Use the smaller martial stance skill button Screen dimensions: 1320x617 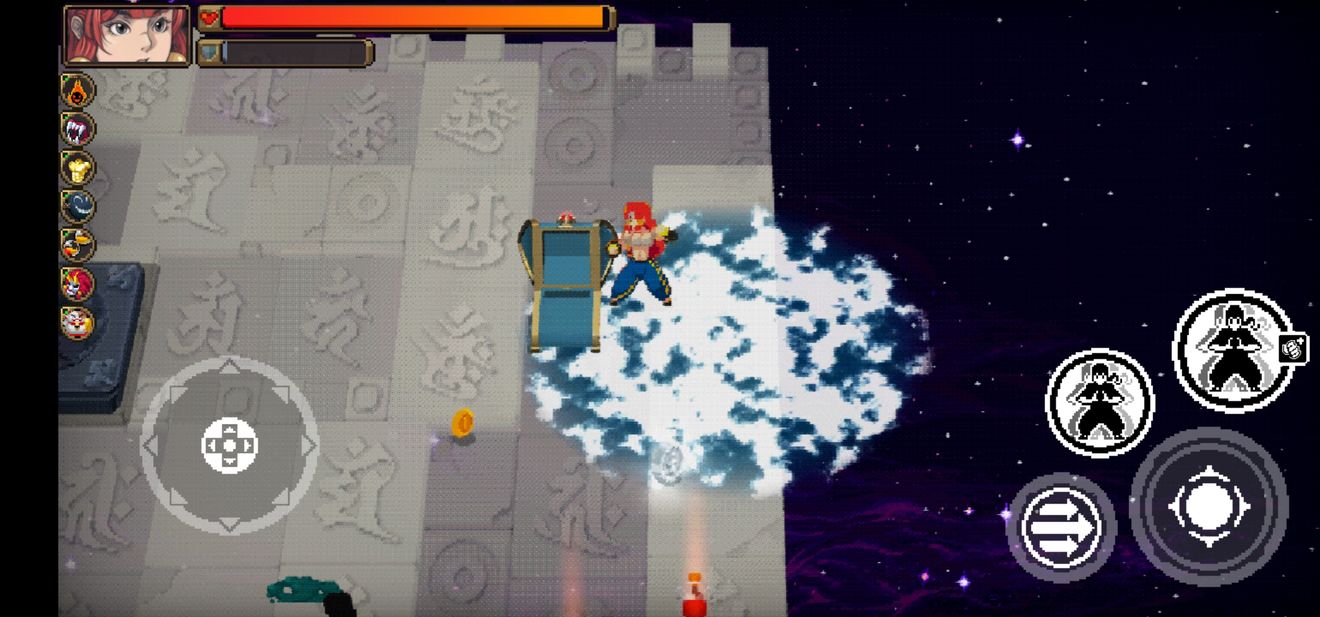(x=1099, y=402)
